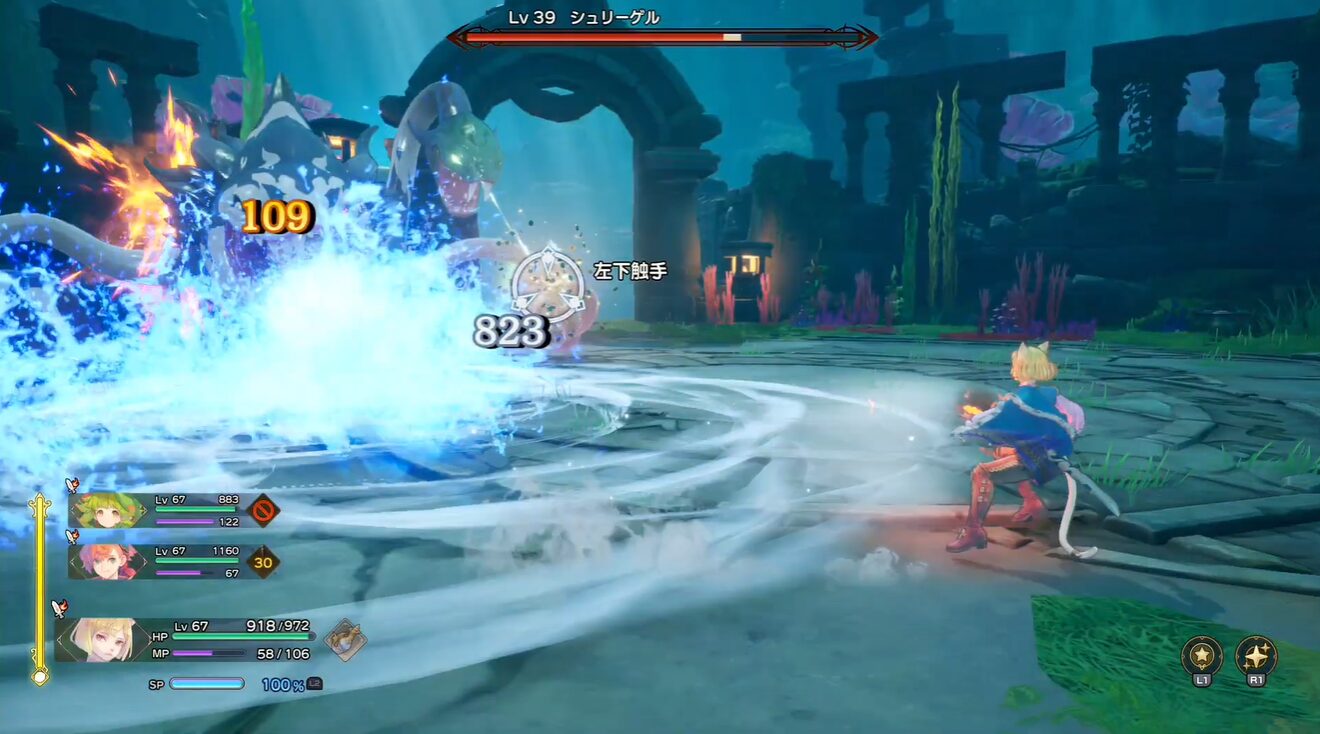The height and width of the screenshot is (734, 1320).
Task: Use the equipped item icon beside the HP bar
Action: pos(345,639)
